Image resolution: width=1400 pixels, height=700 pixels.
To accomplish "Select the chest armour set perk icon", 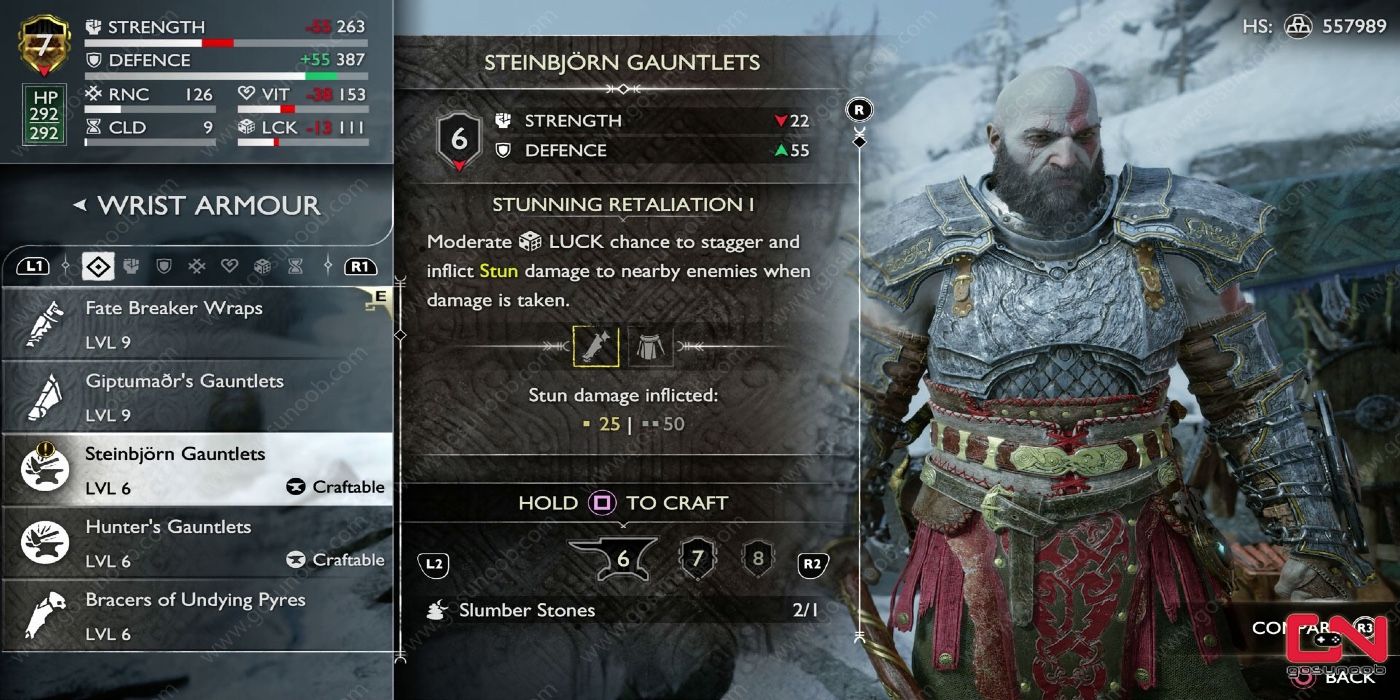I will (x=650, y=346).
